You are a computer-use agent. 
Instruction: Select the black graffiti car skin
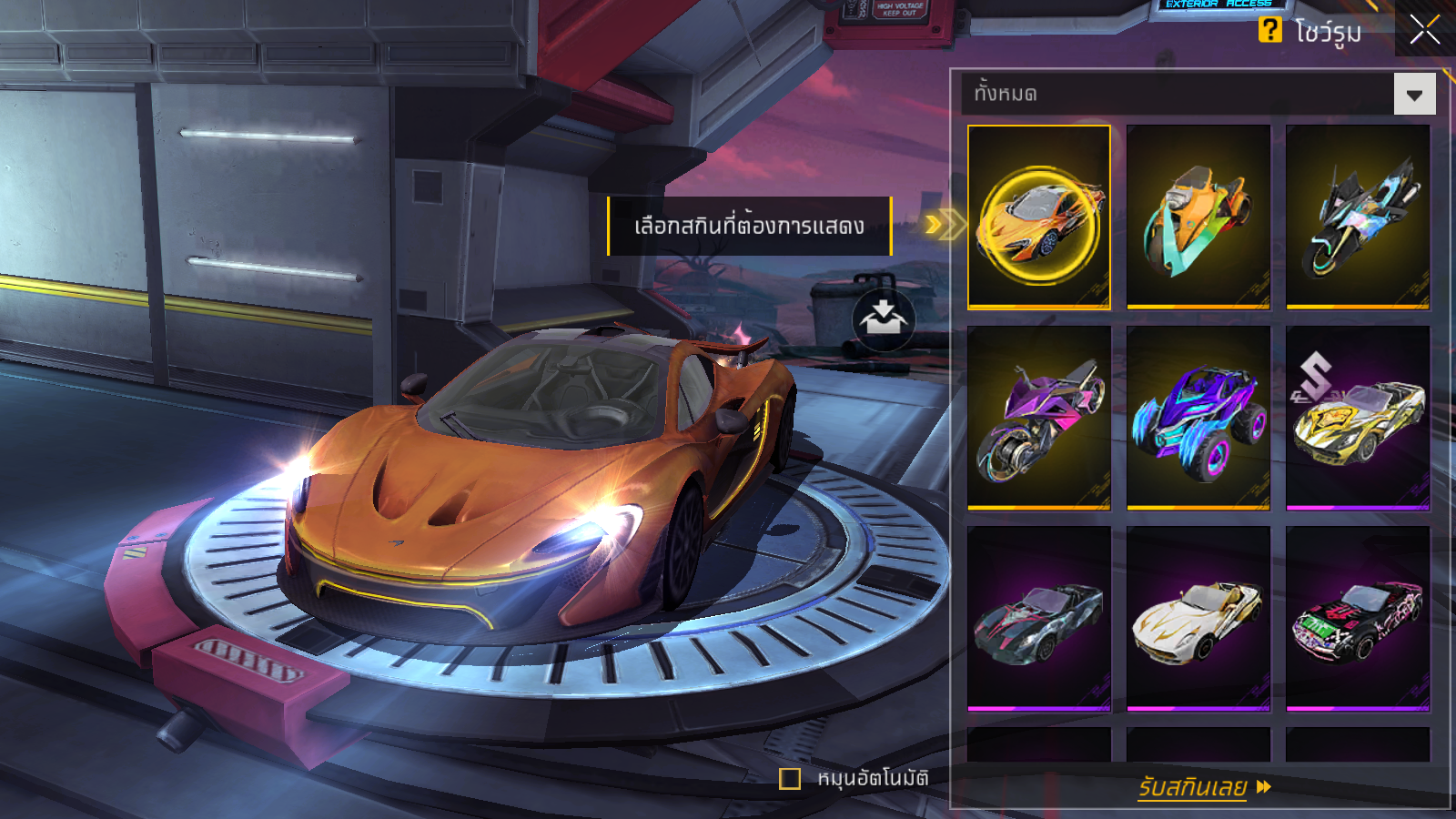point(1357,618)
